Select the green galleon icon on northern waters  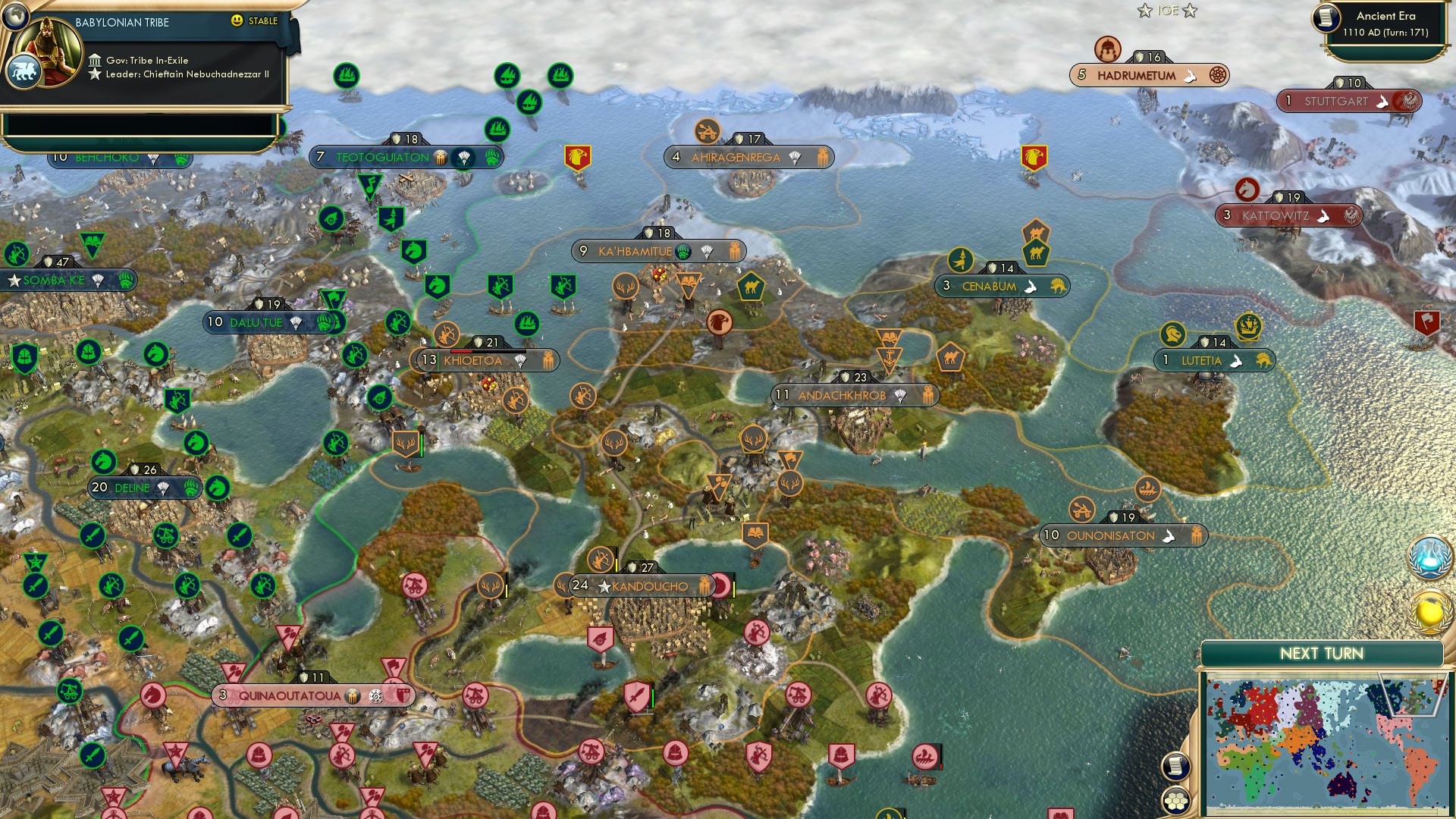(345, 74)
